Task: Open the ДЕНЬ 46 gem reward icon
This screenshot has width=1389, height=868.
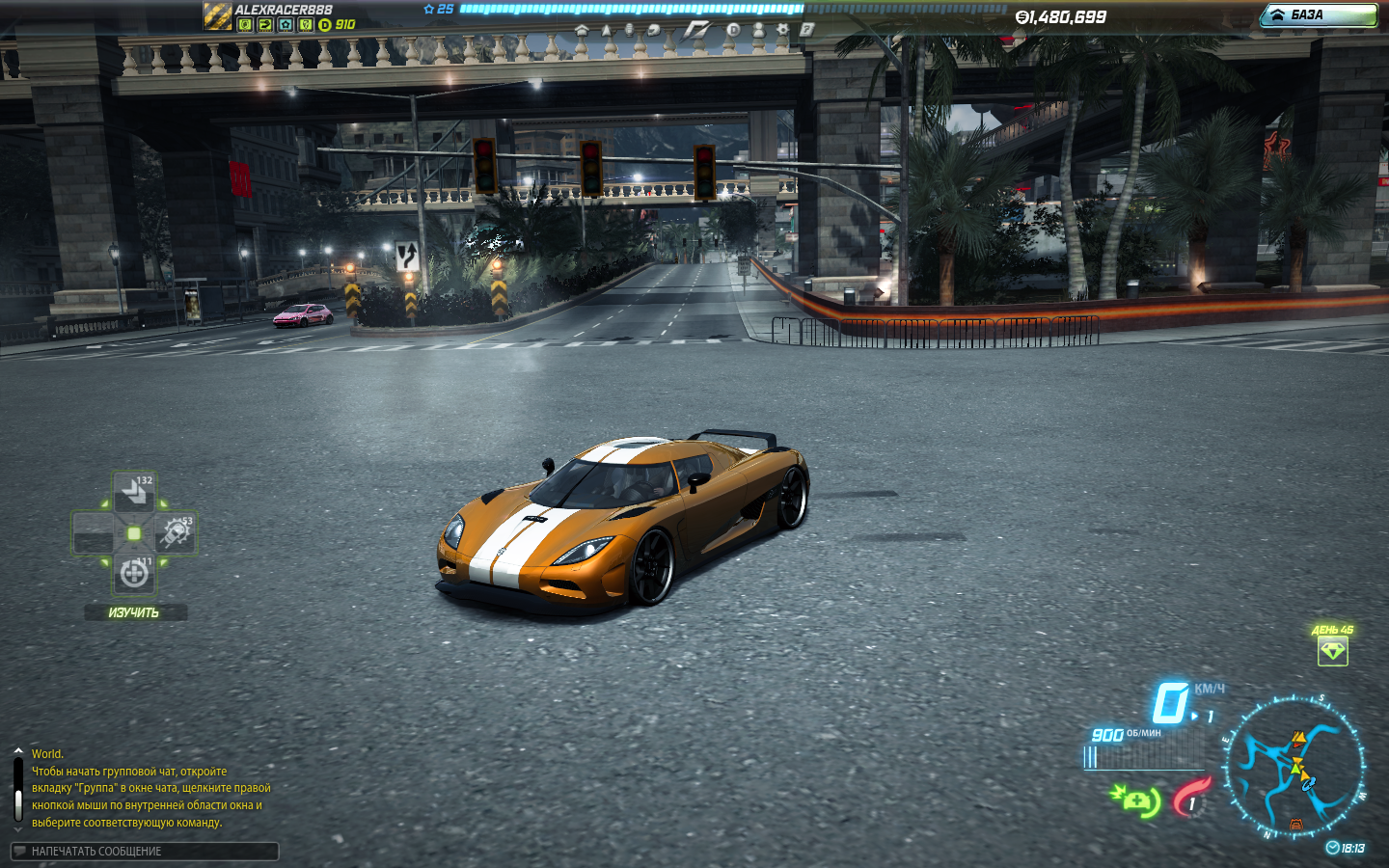Action: pos(1332,651)
